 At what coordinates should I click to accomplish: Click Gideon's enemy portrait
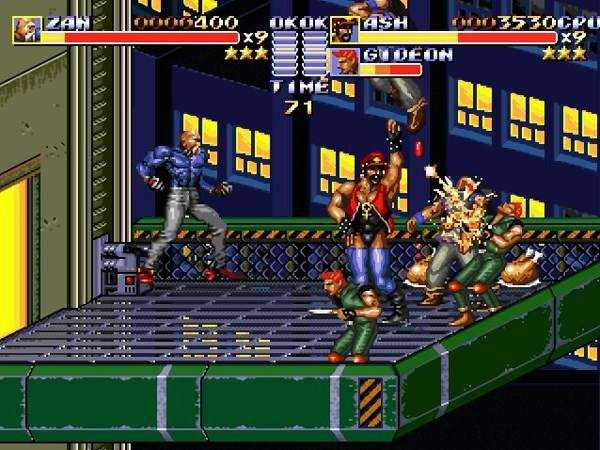[x=345, y=61]
